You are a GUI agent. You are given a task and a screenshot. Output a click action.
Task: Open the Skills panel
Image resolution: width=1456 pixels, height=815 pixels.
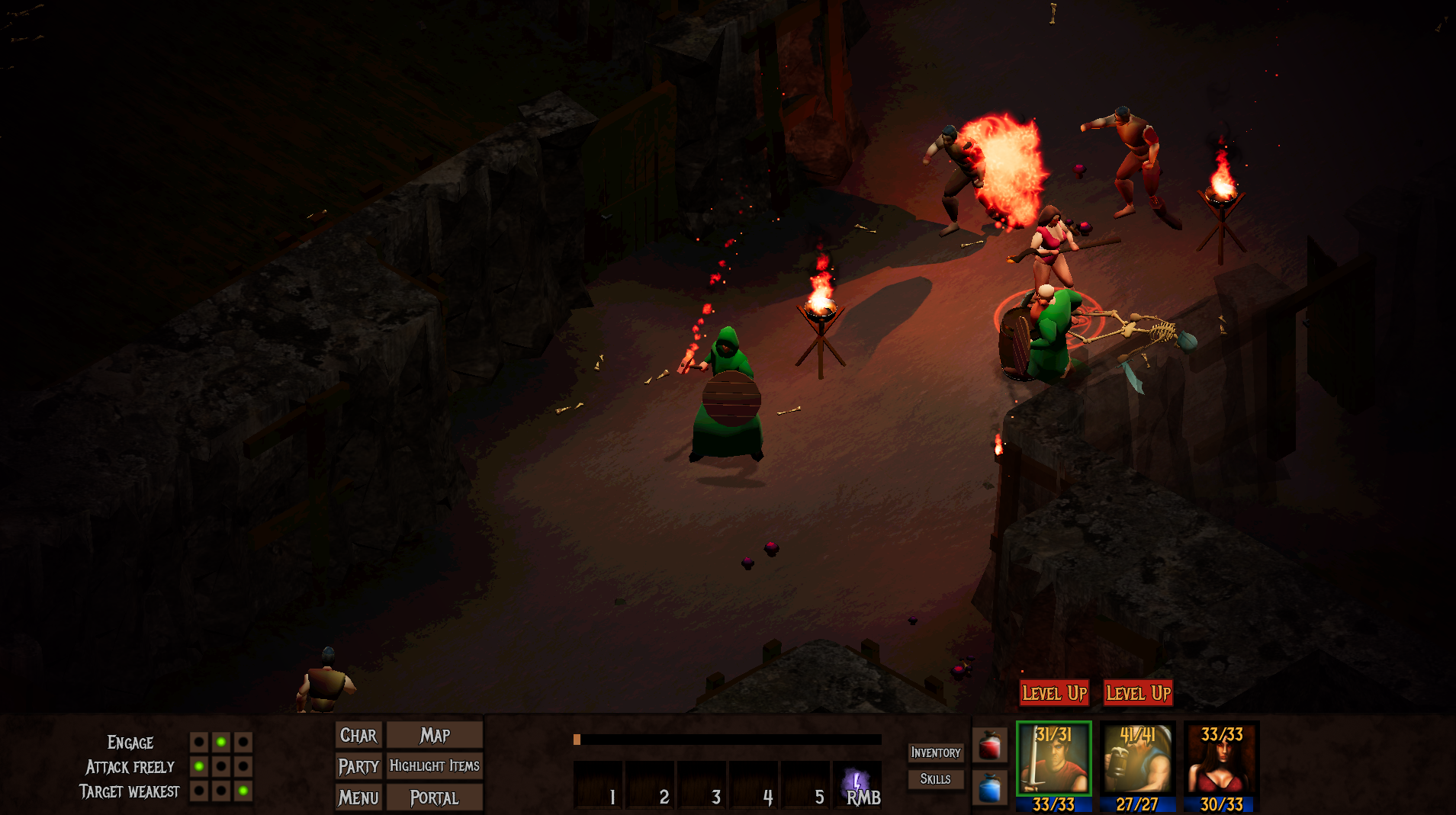coord(936,778)
